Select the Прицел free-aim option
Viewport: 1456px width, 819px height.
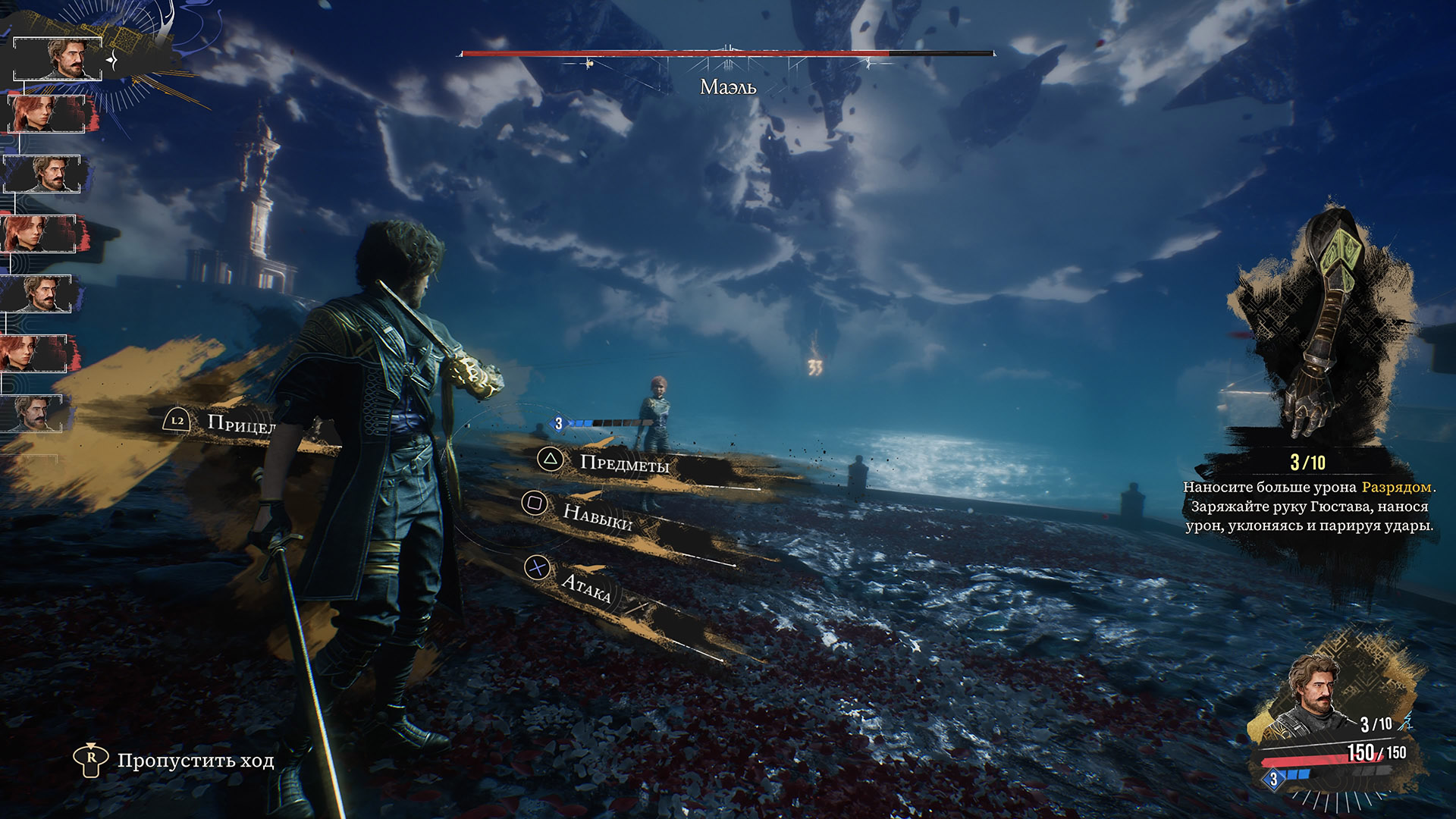coord(240,423)
